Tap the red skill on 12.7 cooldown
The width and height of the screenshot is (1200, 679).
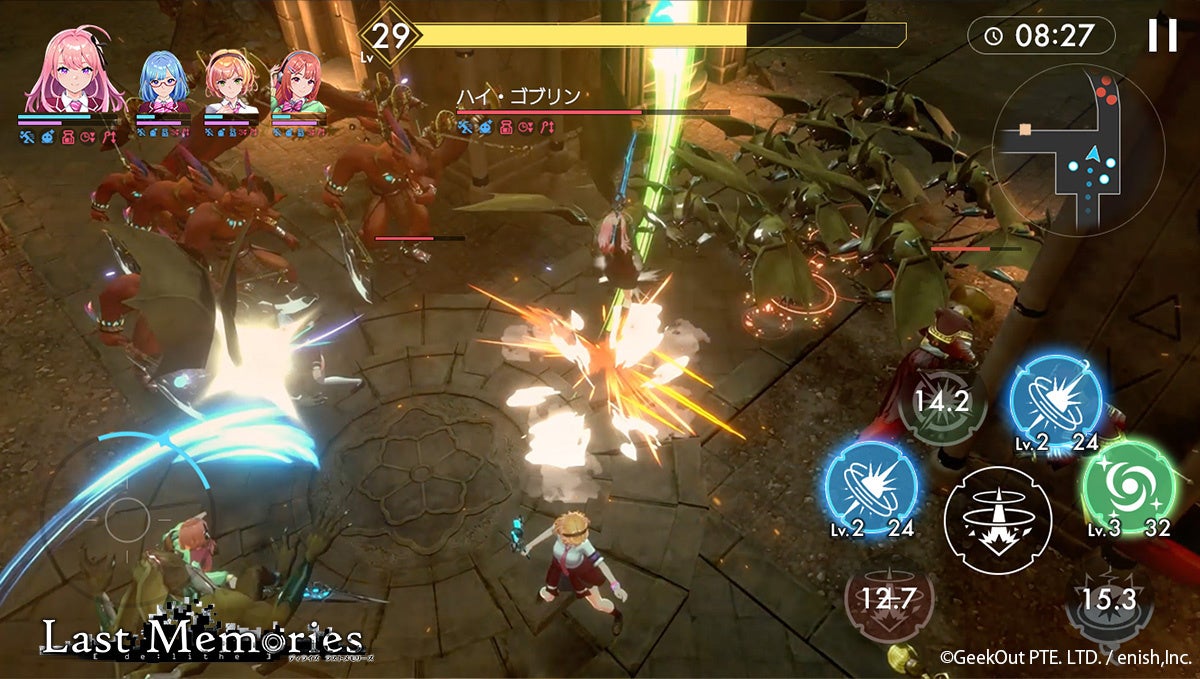tap(888, 598)
